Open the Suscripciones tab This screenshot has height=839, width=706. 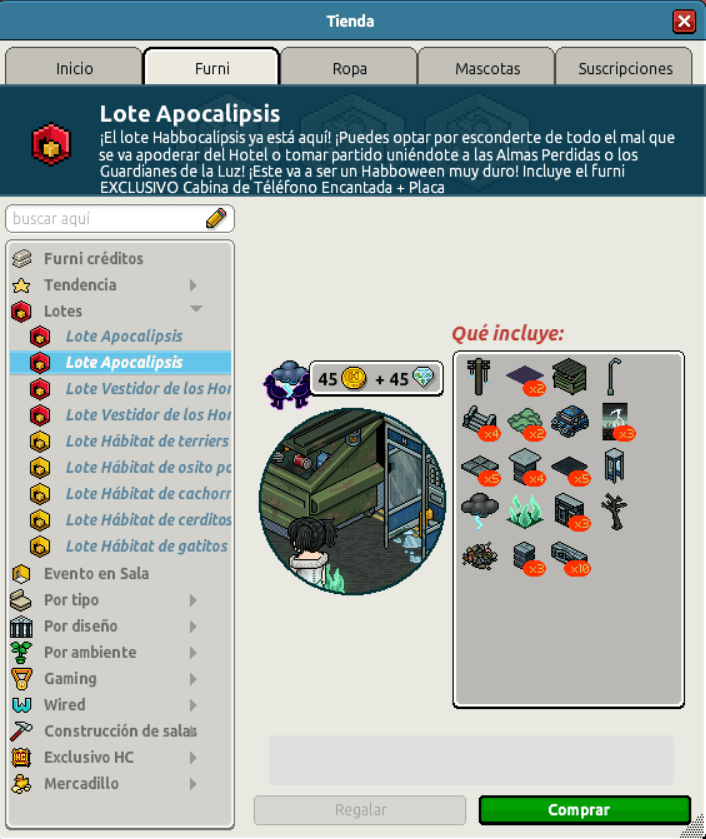(625, 68)
